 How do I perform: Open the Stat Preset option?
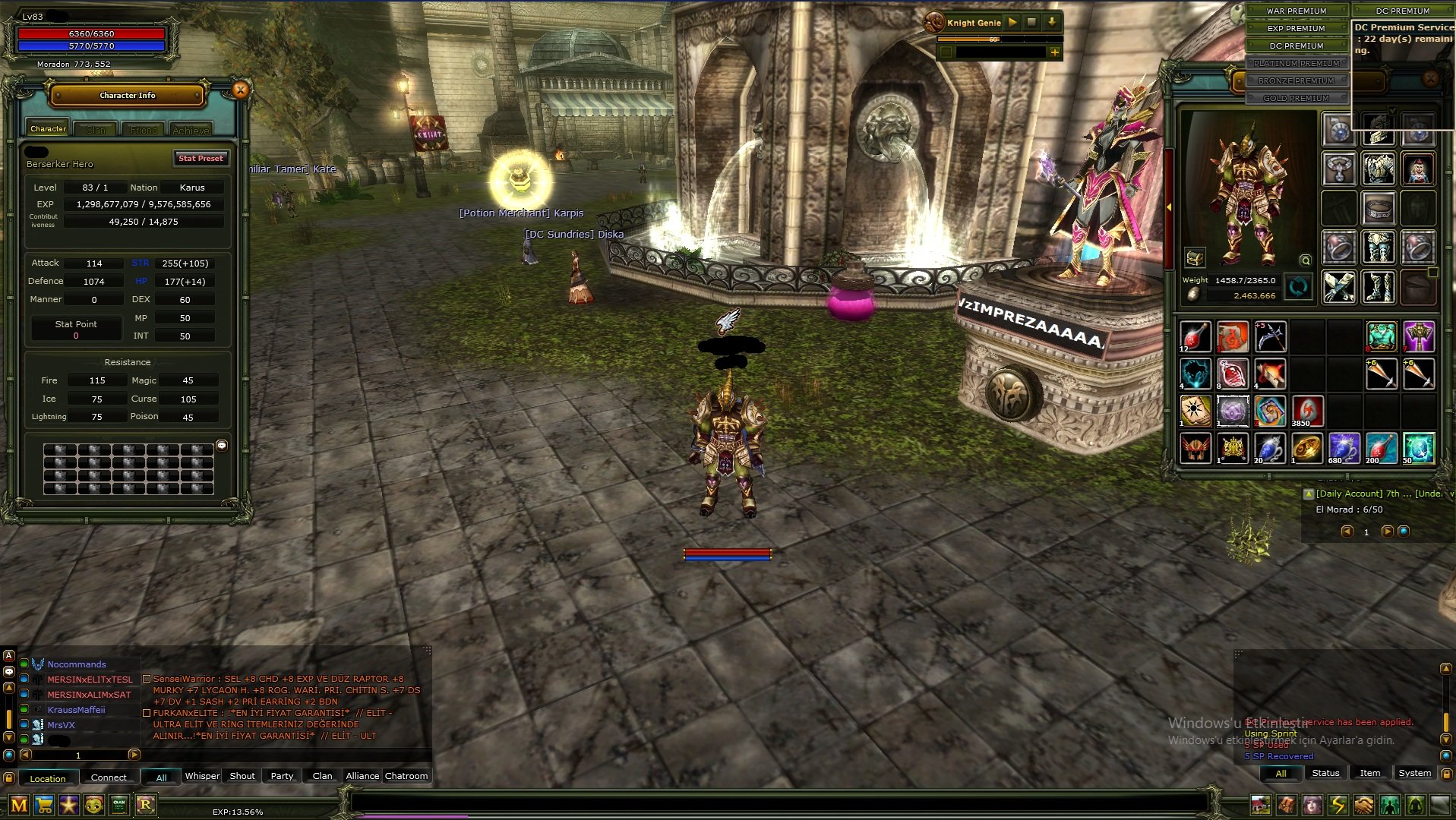pos(201,158)
